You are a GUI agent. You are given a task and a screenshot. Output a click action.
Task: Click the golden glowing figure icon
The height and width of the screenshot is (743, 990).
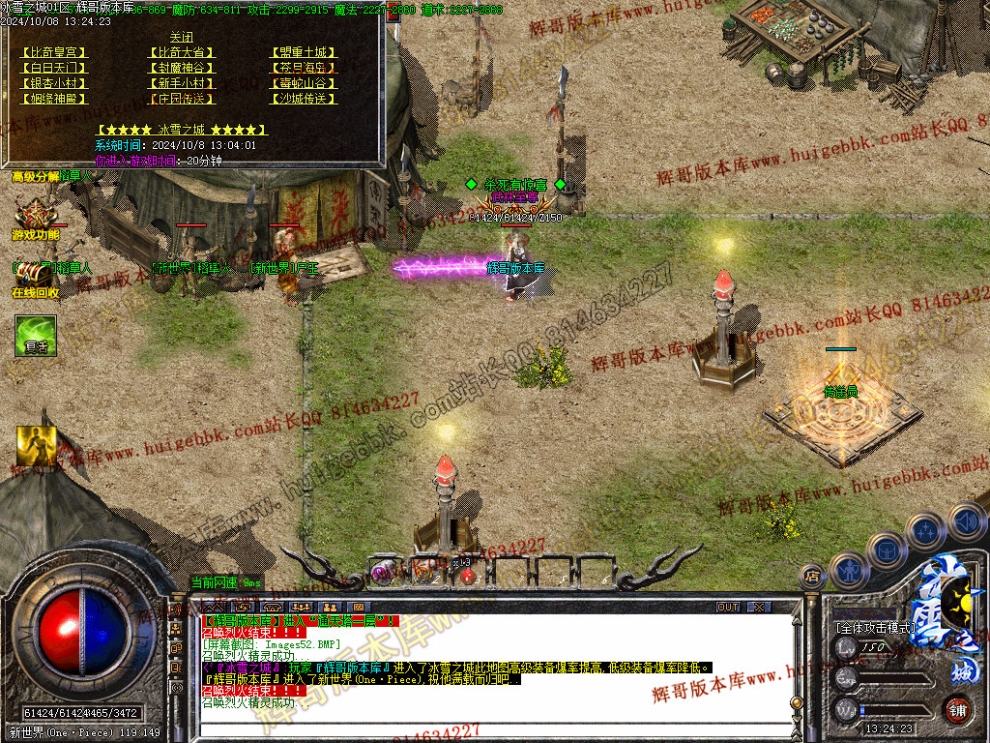[36, 445]
